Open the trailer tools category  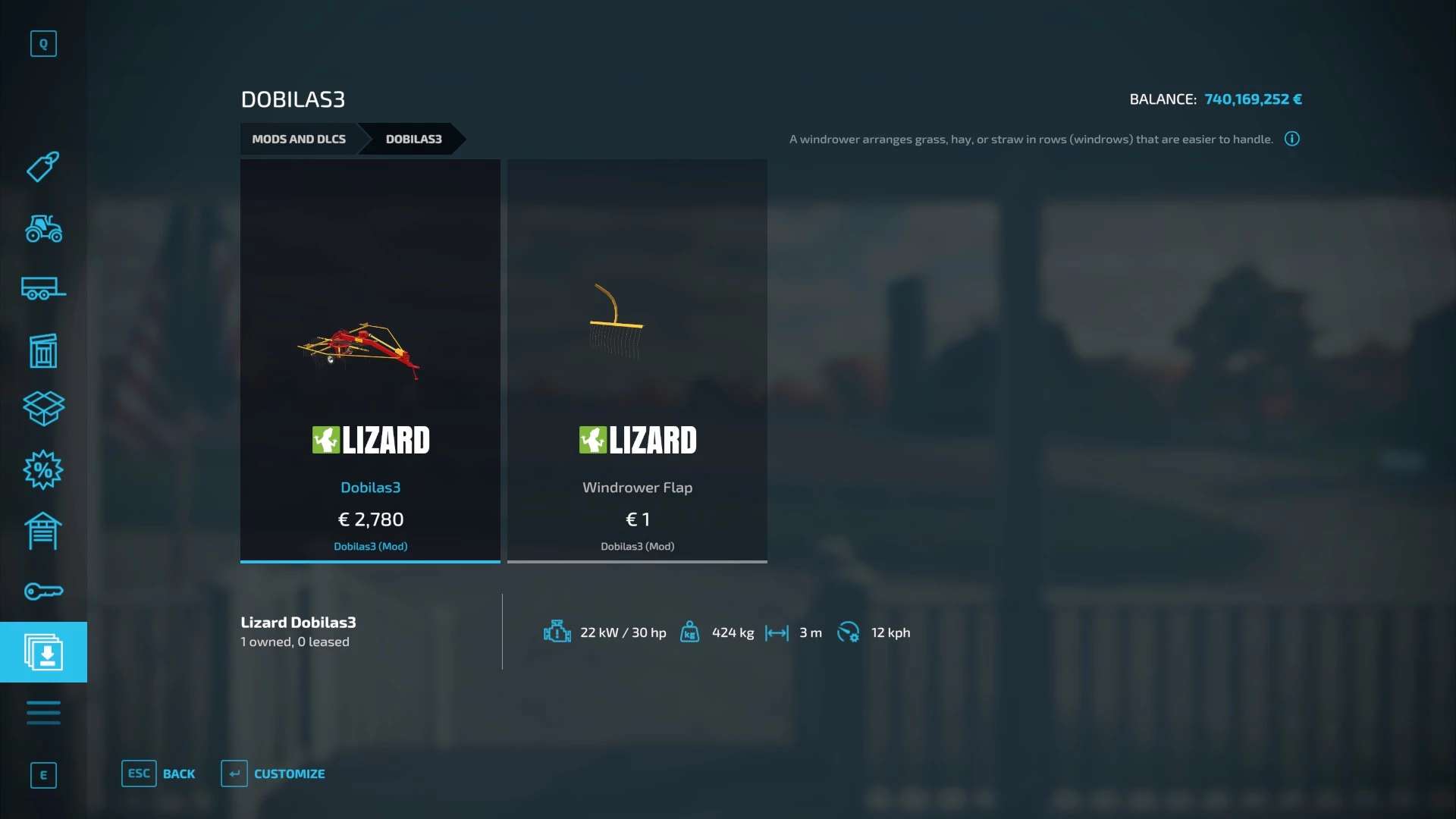(x=43, y=289)
